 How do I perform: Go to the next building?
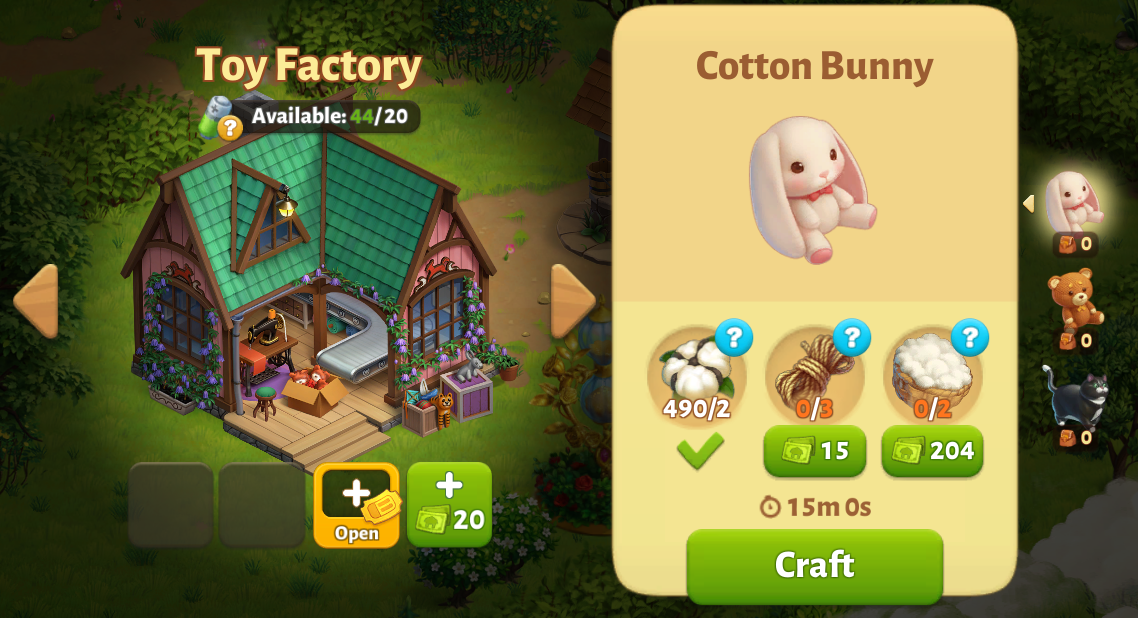pyautogui.click(x=572, y=300)
